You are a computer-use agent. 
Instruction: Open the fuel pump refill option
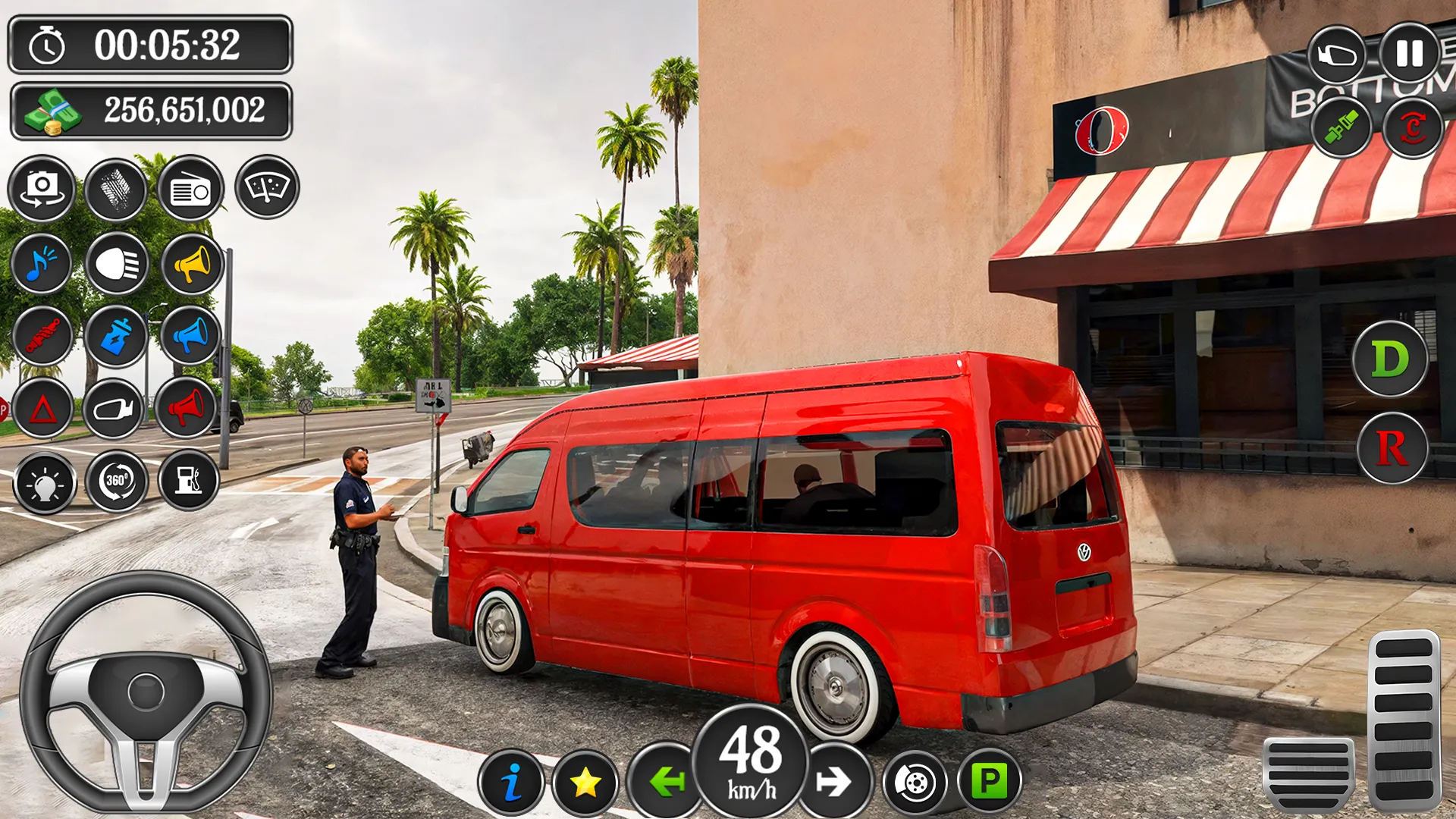(x=190, y=480)
